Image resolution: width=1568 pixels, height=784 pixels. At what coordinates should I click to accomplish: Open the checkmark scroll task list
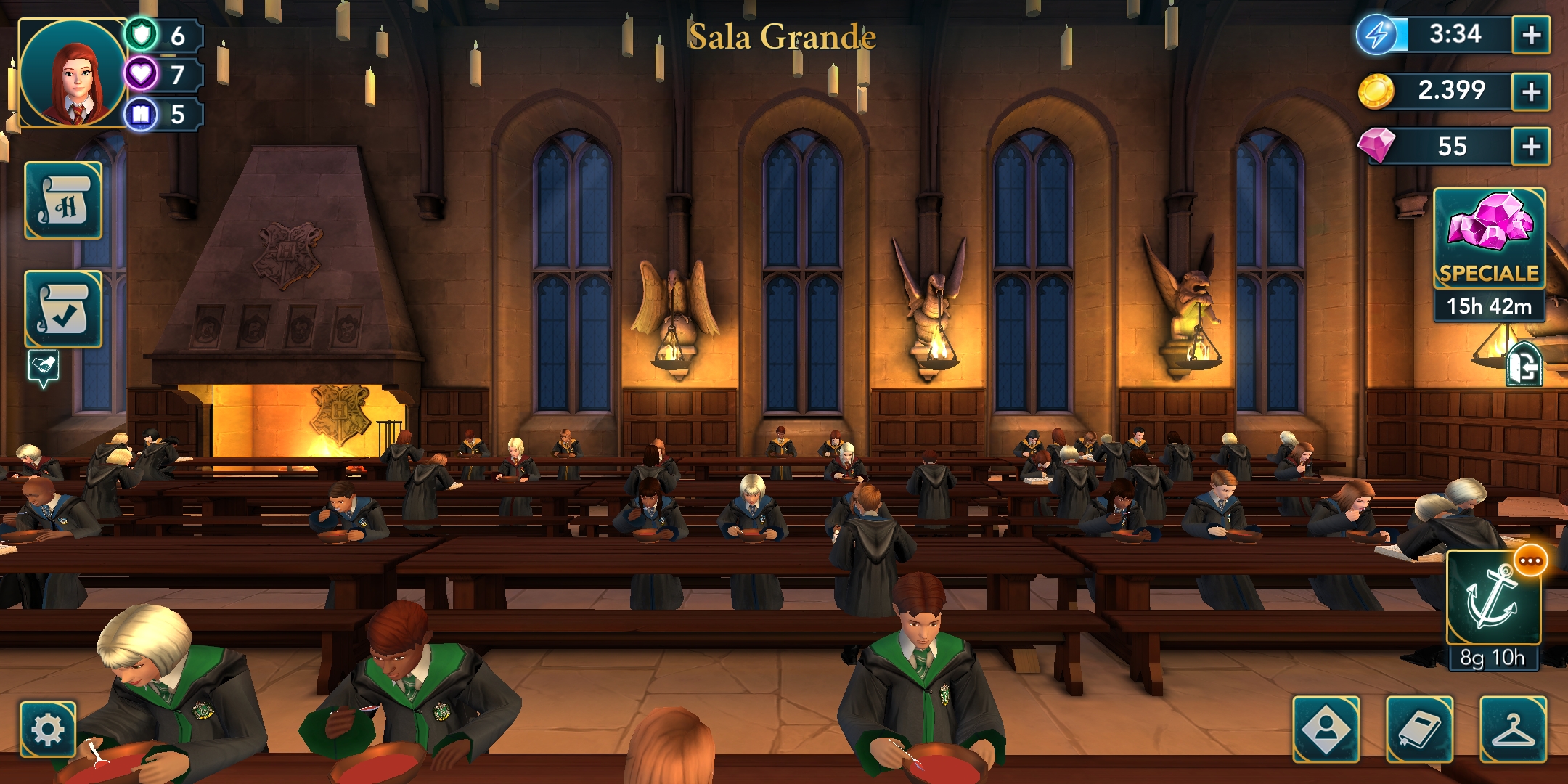(64, 309)
